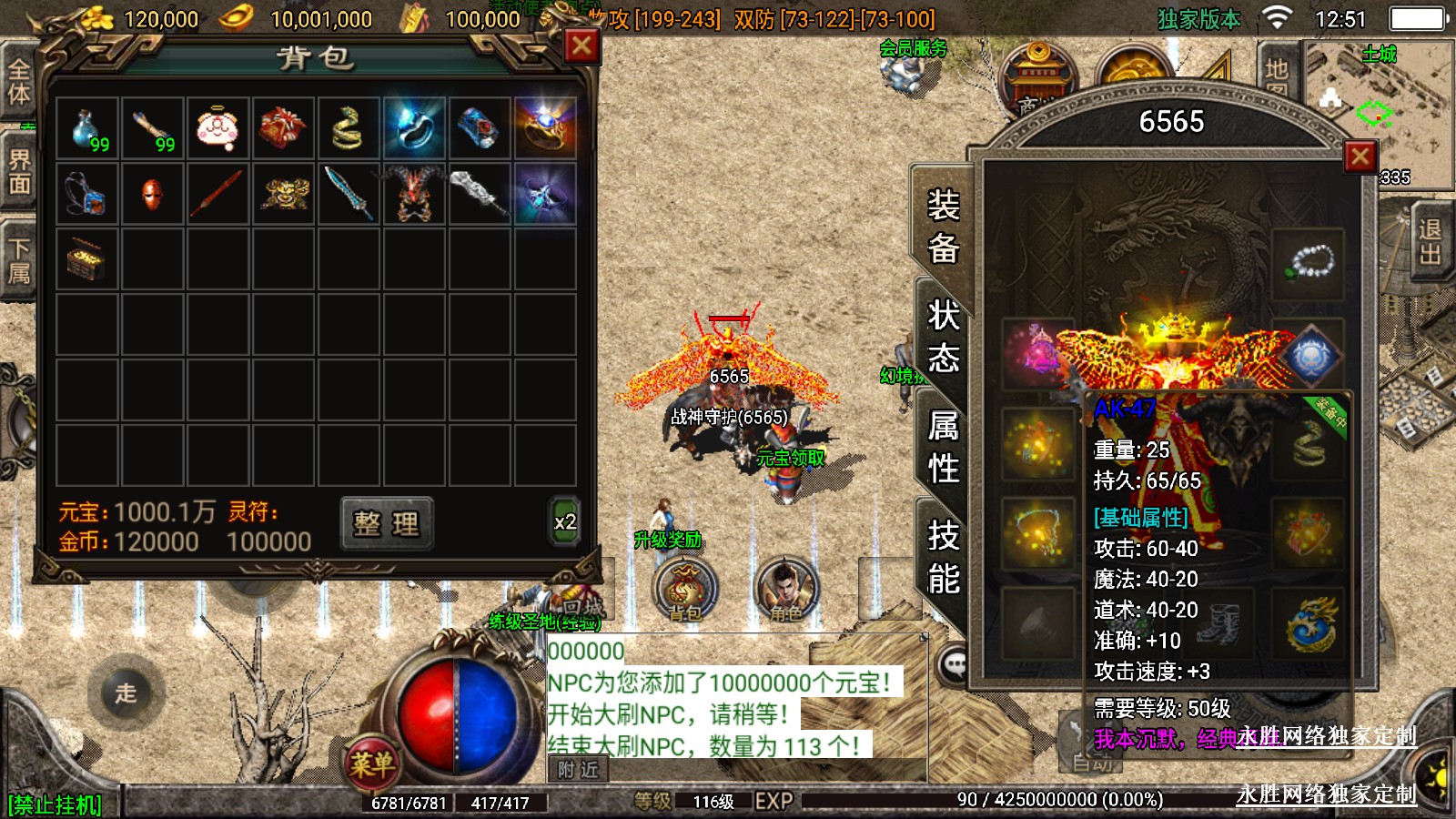
Task: Pick the red gift box item
Action: pos(283,128)
